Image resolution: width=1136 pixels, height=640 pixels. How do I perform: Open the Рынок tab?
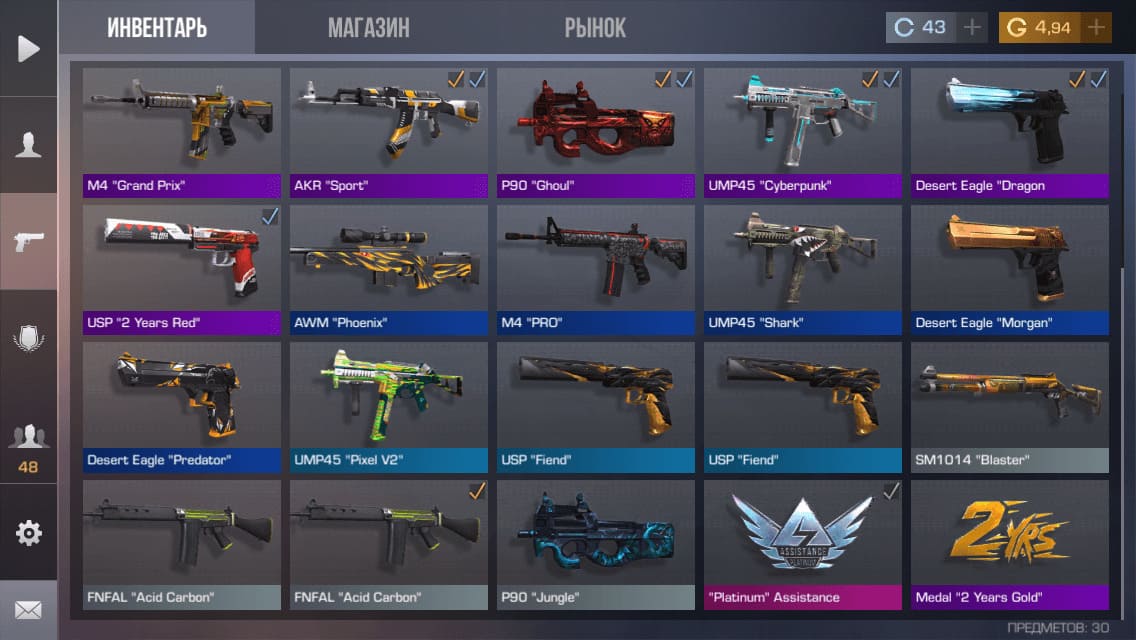(x=594, y=28)
